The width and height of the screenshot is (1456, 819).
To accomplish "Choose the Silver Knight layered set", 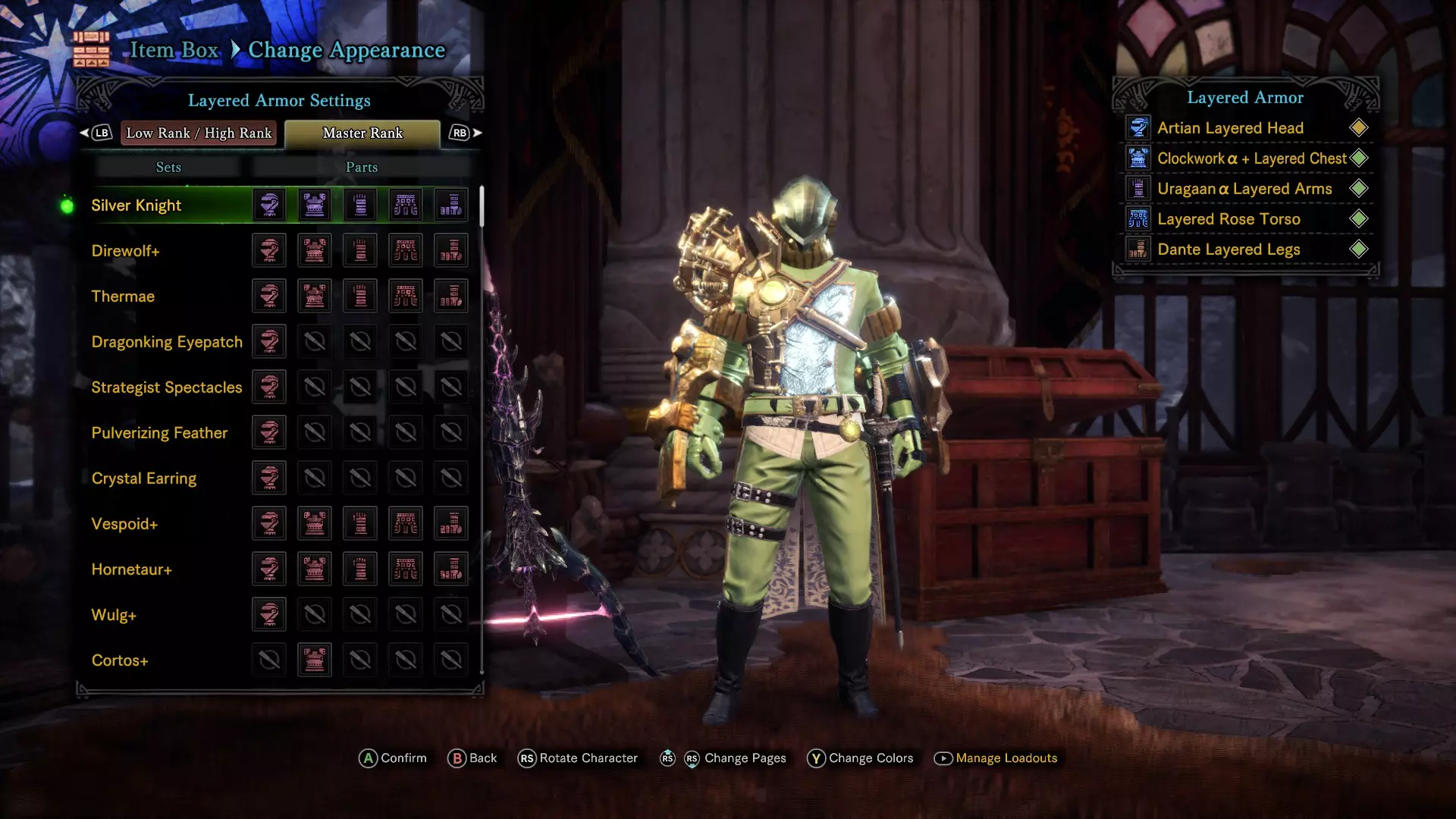I will click(x=136, y=206).
